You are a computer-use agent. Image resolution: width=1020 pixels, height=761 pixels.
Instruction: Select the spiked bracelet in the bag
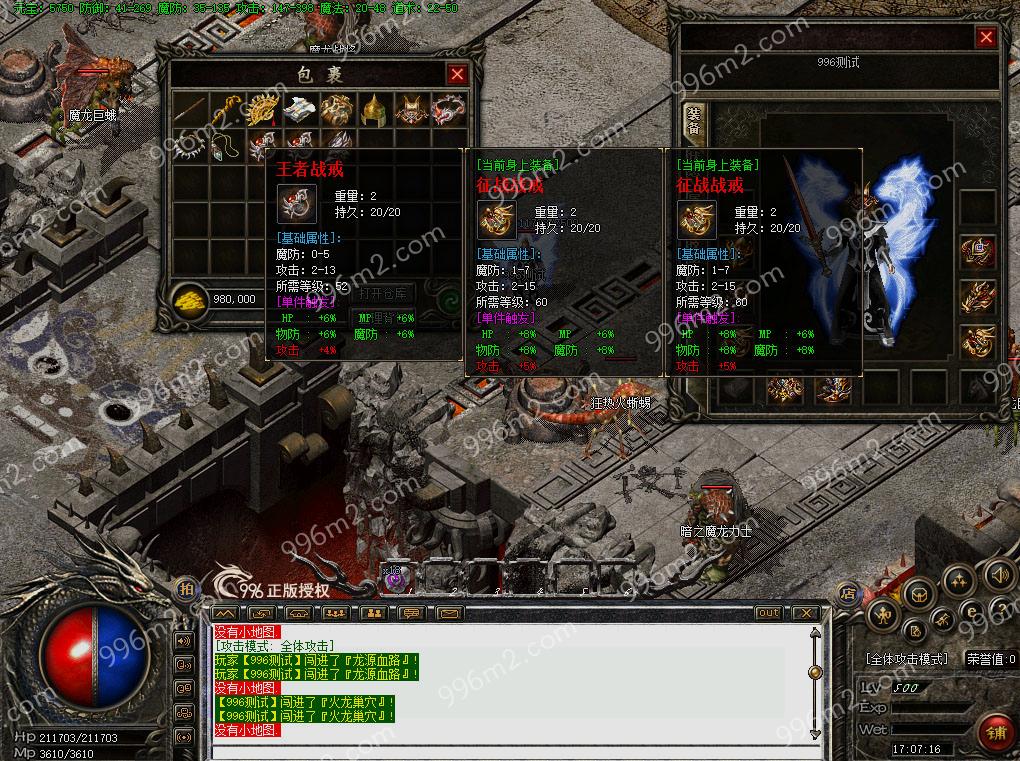click(x=188, y=146)
